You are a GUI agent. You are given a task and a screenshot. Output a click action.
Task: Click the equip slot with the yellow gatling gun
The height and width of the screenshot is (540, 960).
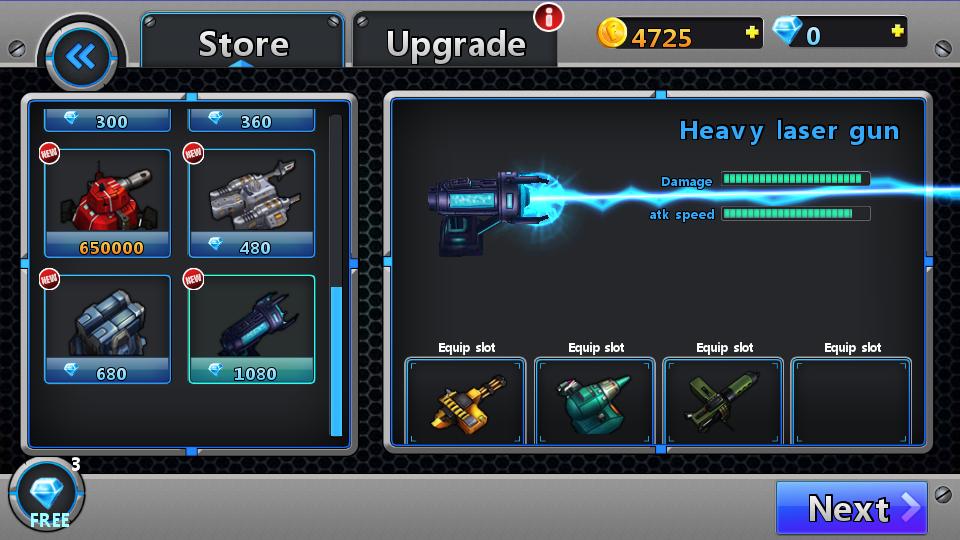coord(465,402)
